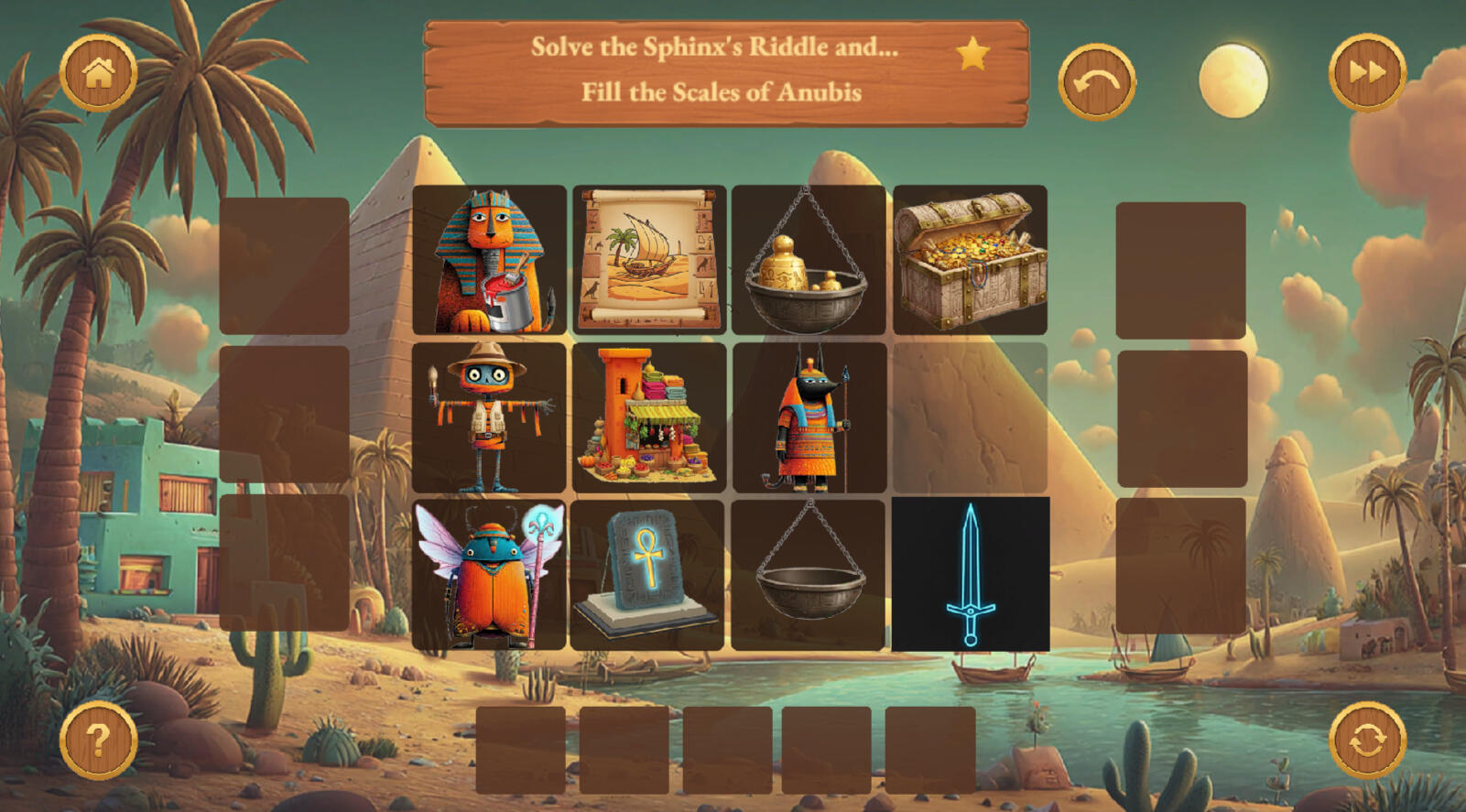1466x812 pixels.
Task: Reset the puzzle with refresh button
Action: 1366,740
